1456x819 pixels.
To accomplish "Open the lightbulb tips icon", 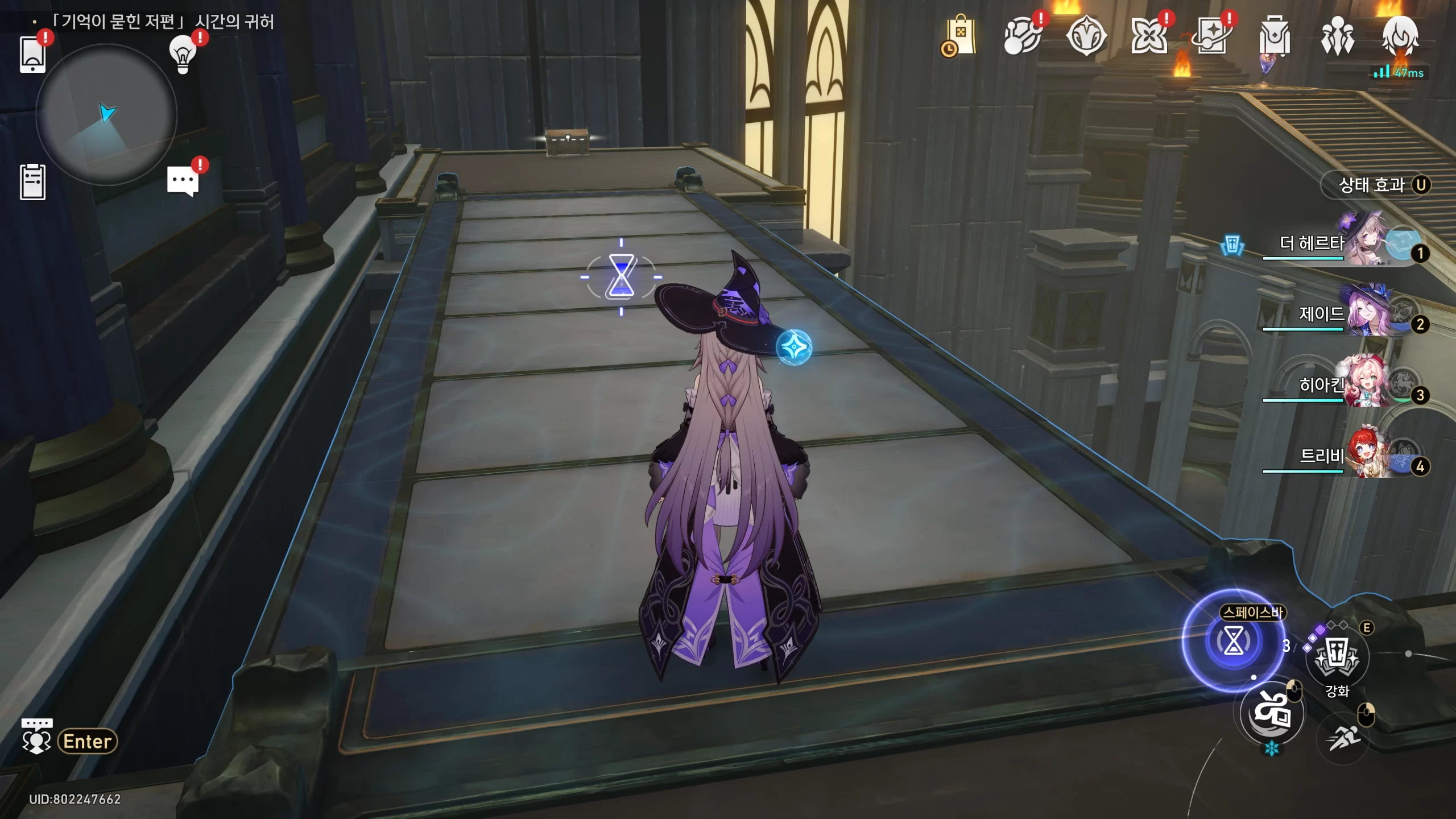I will pyautogui.click(x=183, y=54).
